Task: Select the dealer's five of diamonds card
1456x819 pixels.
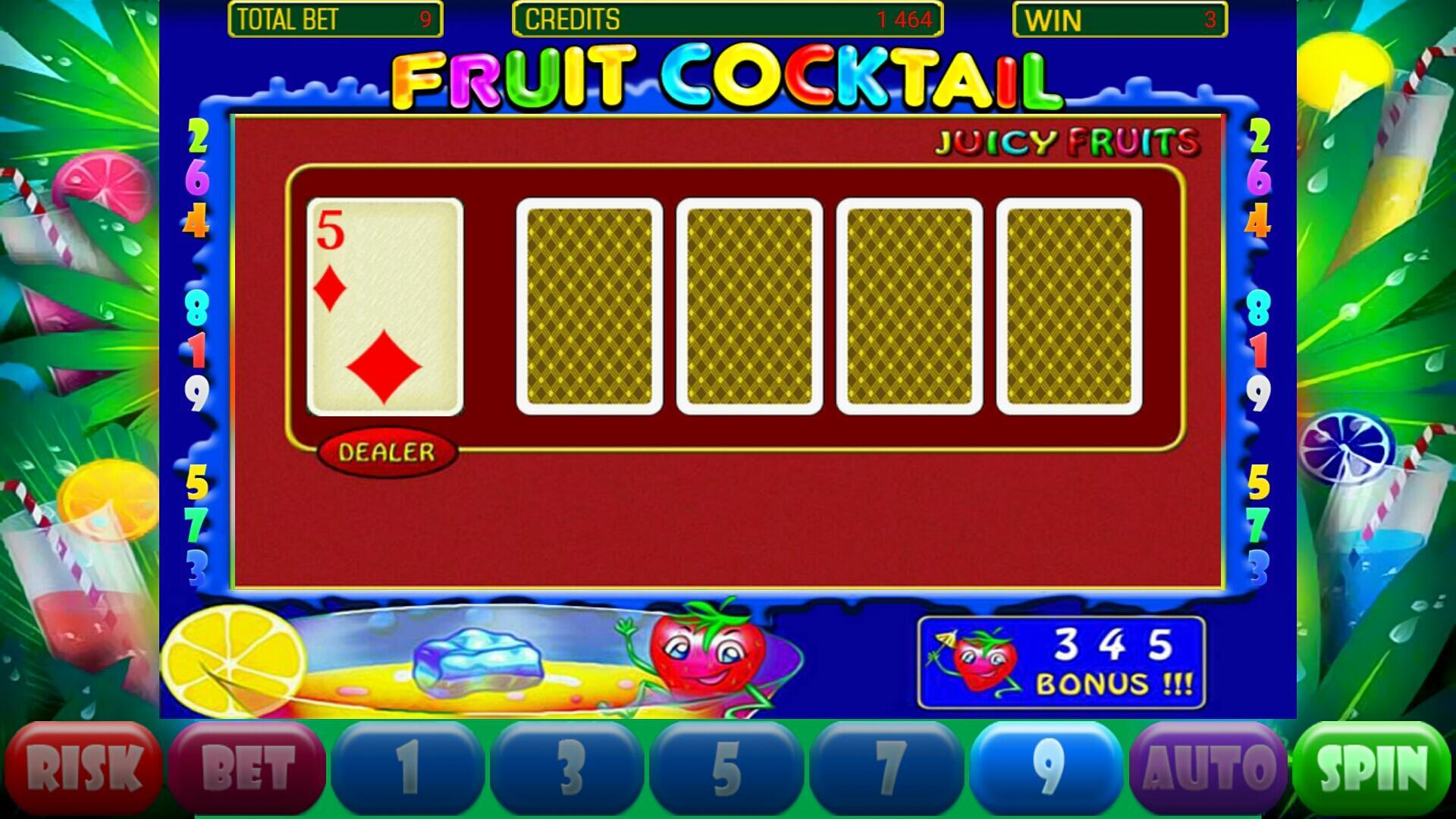Action: click(x=385, y=305)
